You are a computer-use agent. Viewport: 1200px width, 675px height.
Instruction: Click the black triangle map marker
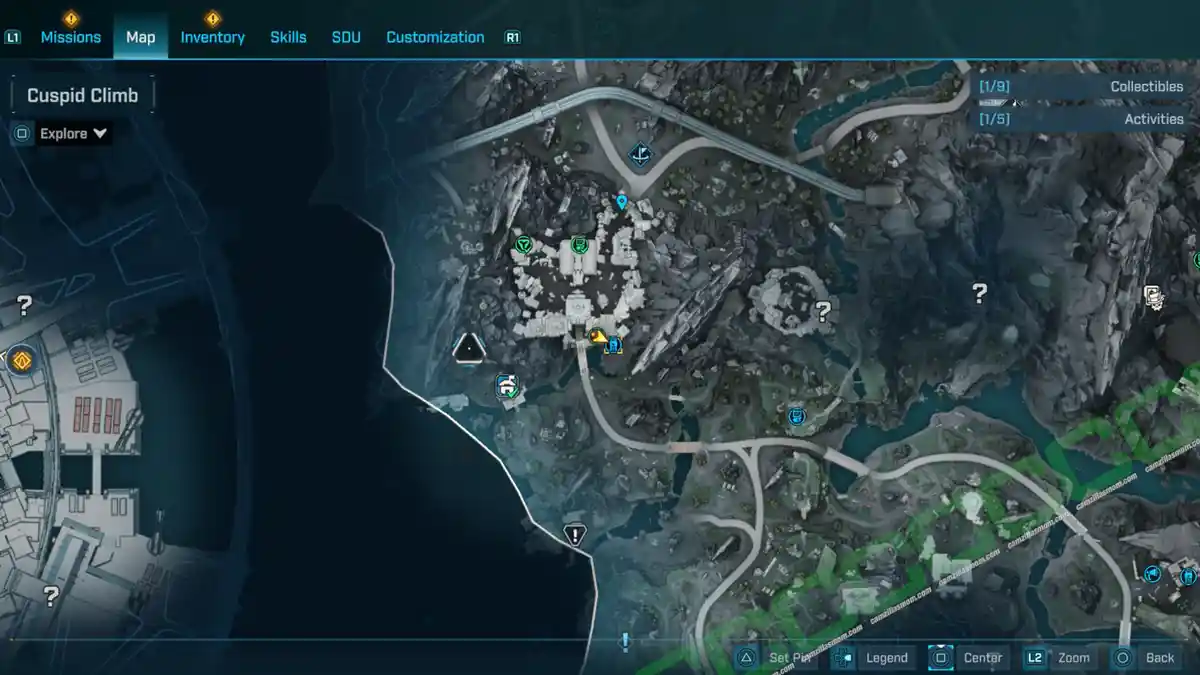tap(468, 348)
